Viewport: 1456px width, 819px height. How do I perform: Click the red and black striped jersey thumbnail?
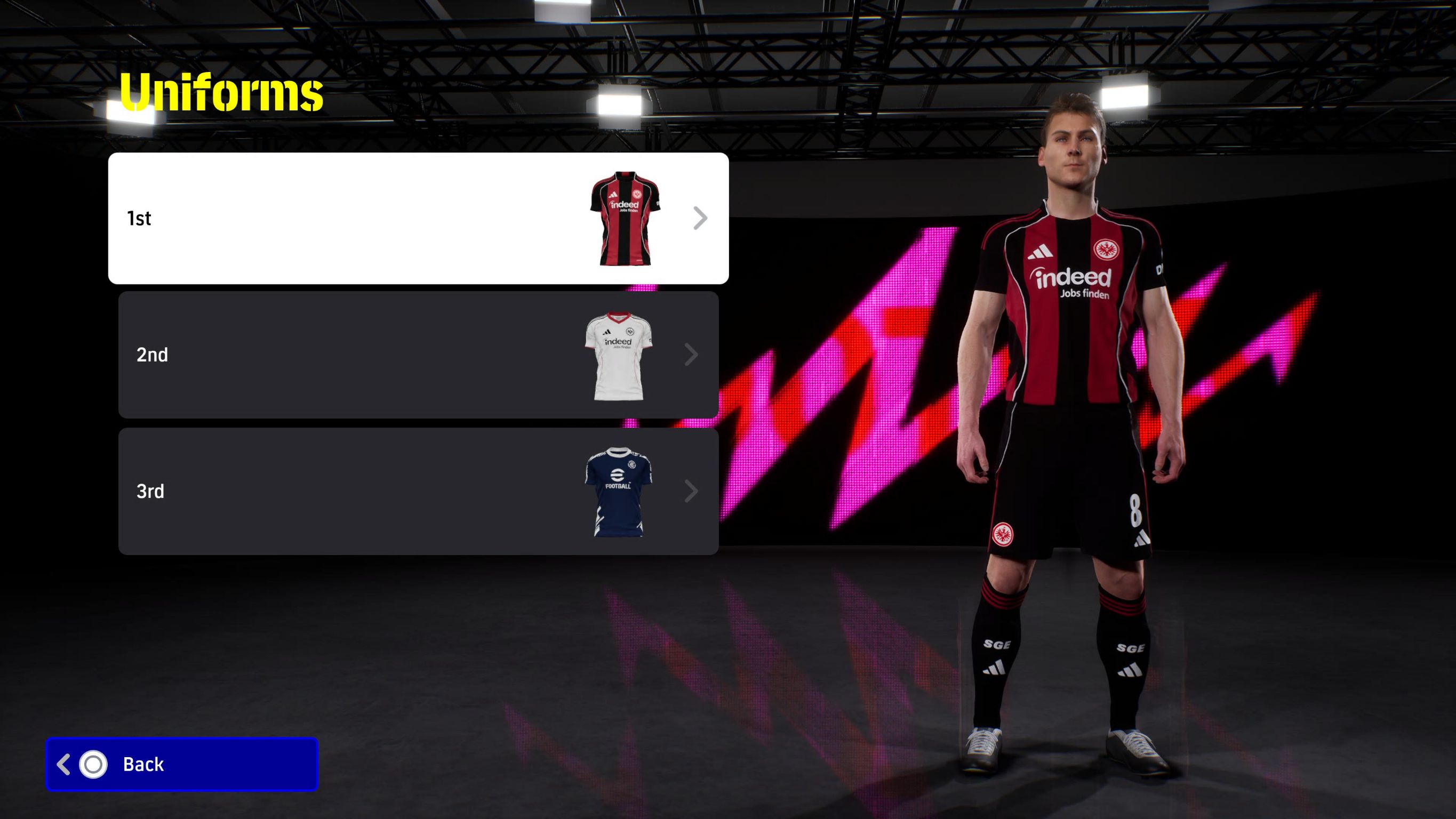pos(625,218)
